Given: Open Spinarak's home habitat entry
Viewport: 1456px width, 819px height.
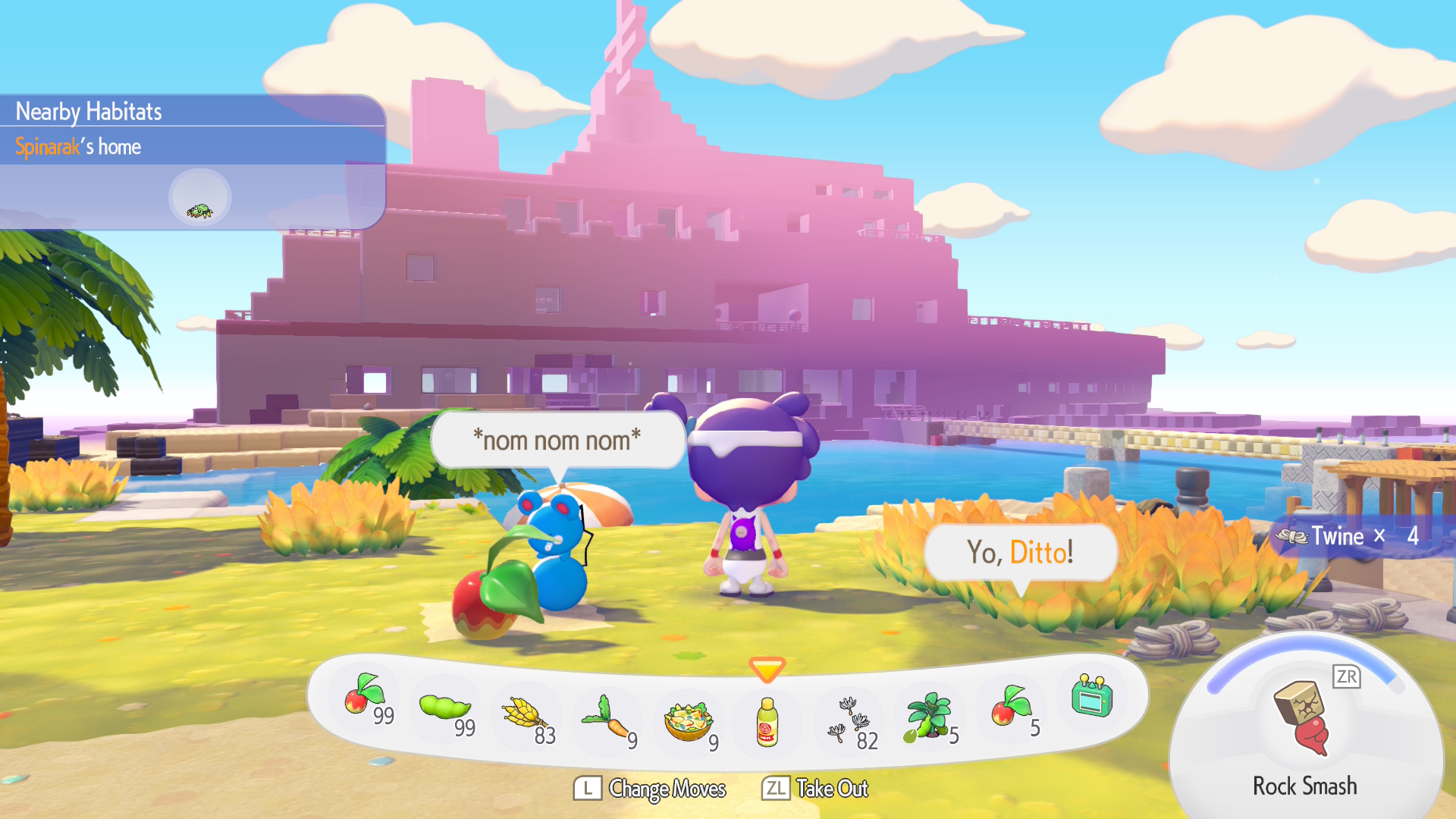Looking at the screenshot, I should (79, 146).
